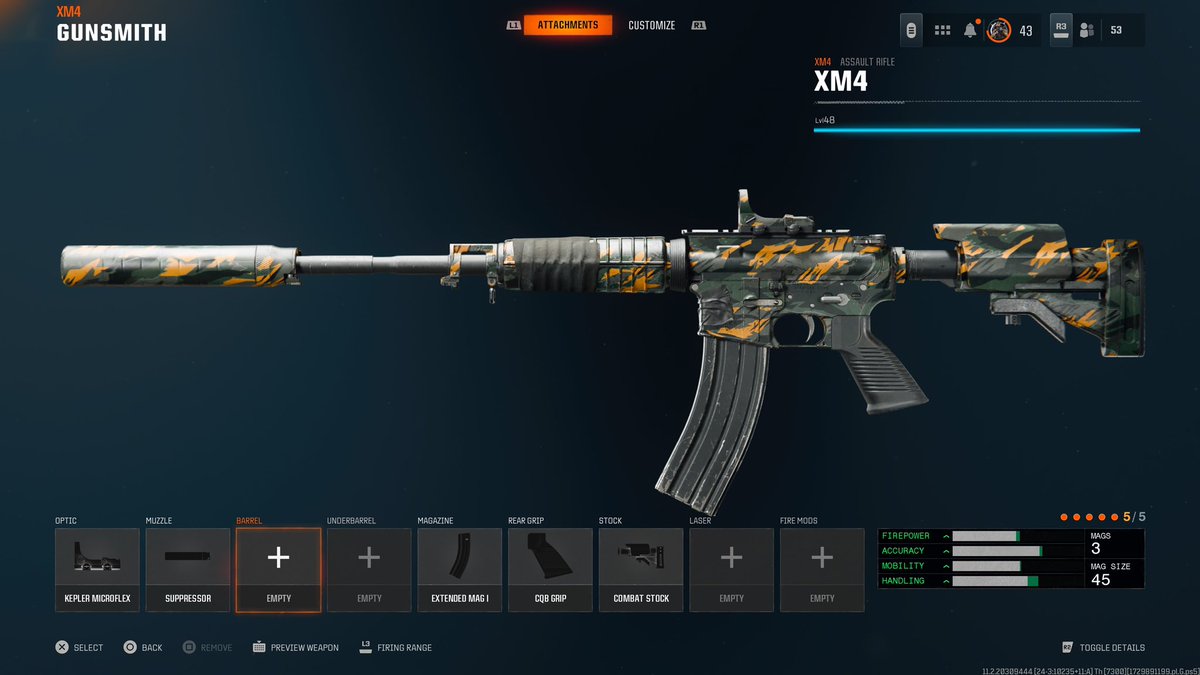Choose the Suppressor muzzle slot
Viewport: 1200px width, 675px height.
[x=188, y=569]
